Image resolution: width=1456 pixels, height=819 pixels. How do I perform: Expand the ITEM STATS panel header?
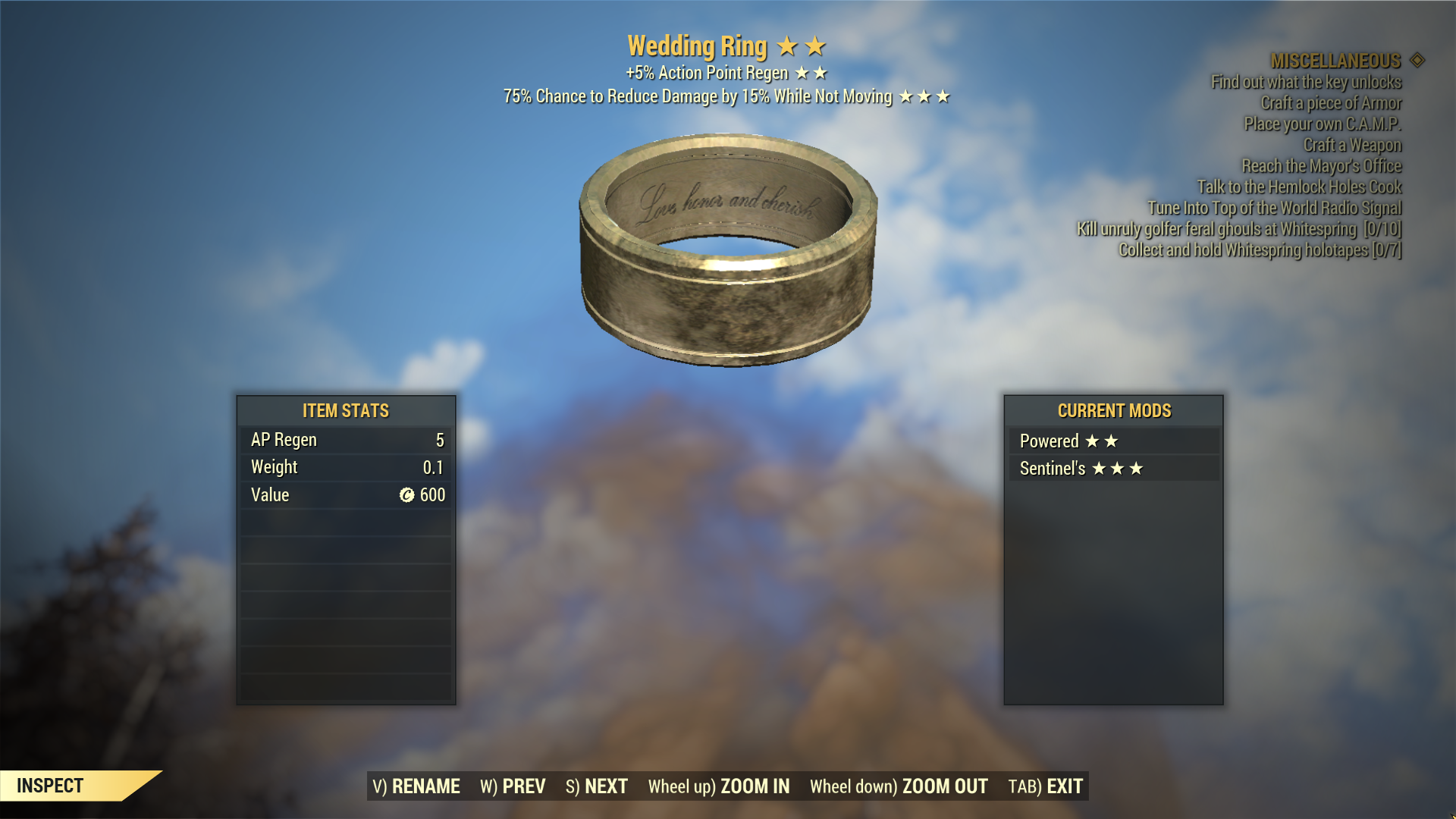(x=345, y=411)
